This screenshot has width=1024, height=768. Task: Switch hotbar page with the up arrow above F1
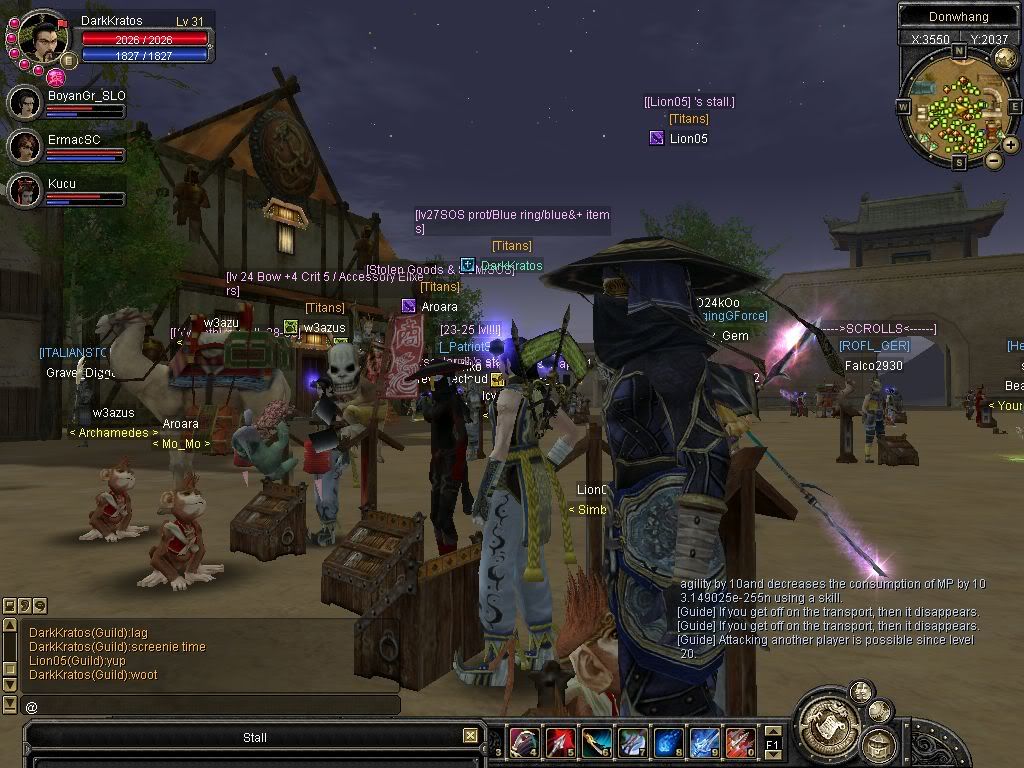772,732
